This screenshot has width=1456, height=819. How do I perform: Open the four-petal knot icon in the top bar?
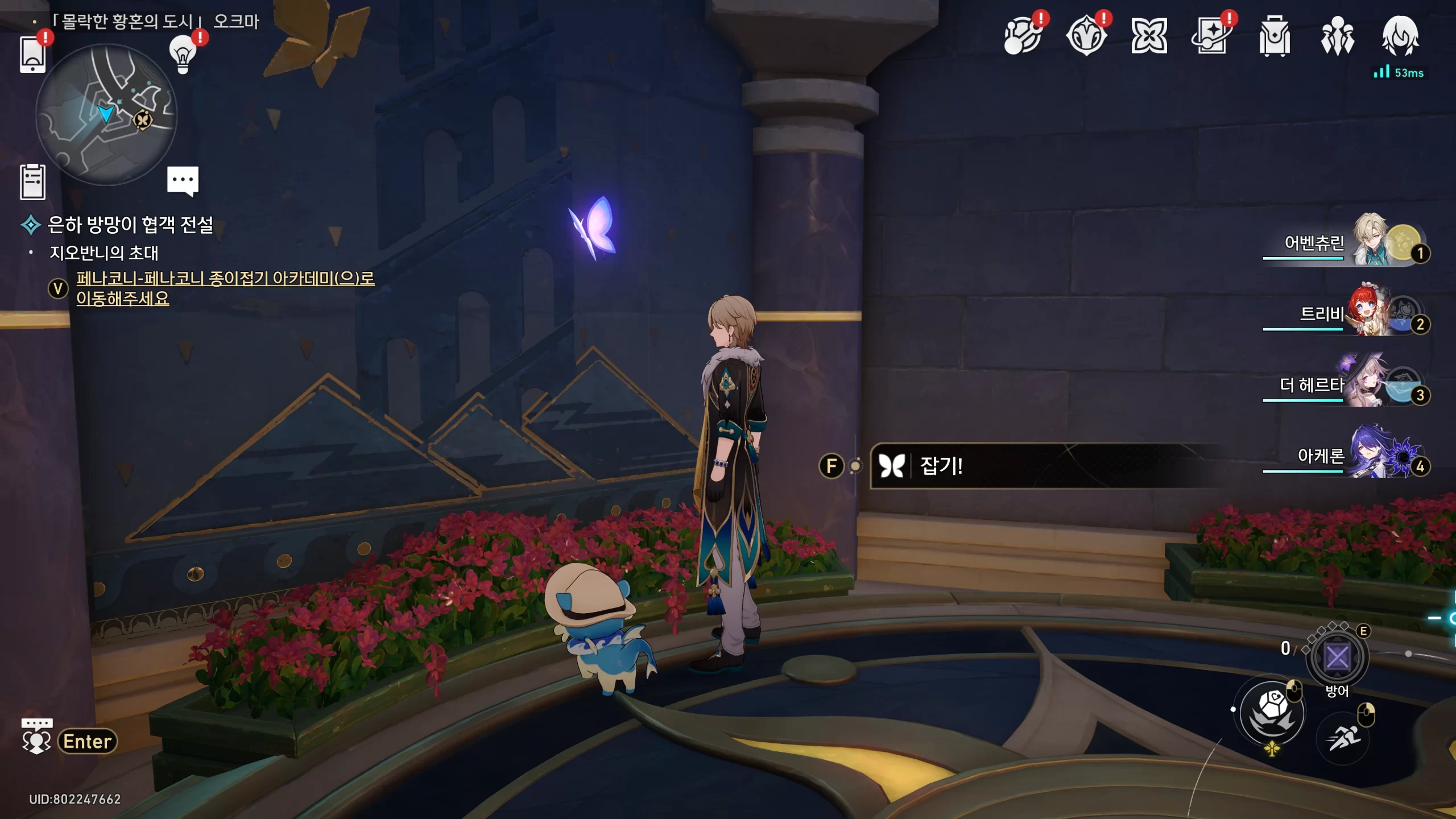tap(1149, 36)
